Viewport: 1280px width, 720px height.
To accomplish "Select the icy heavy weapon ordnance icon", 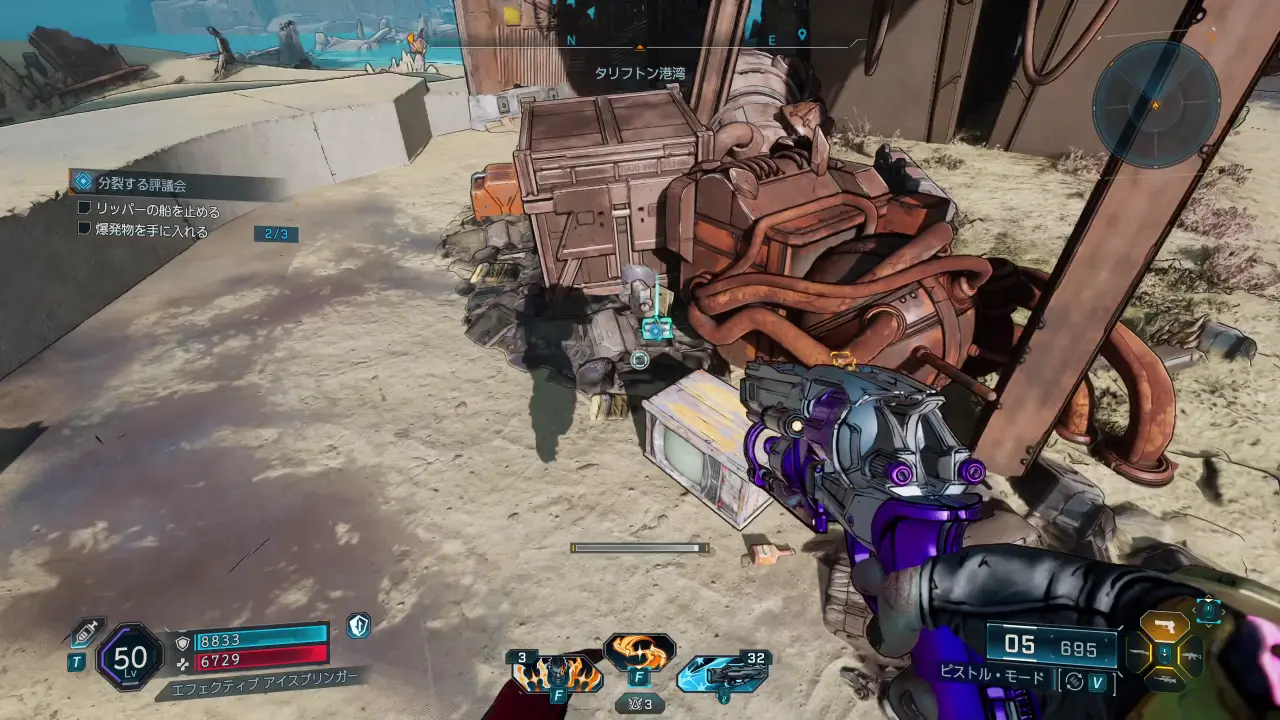I will click(x=721, y=674).
